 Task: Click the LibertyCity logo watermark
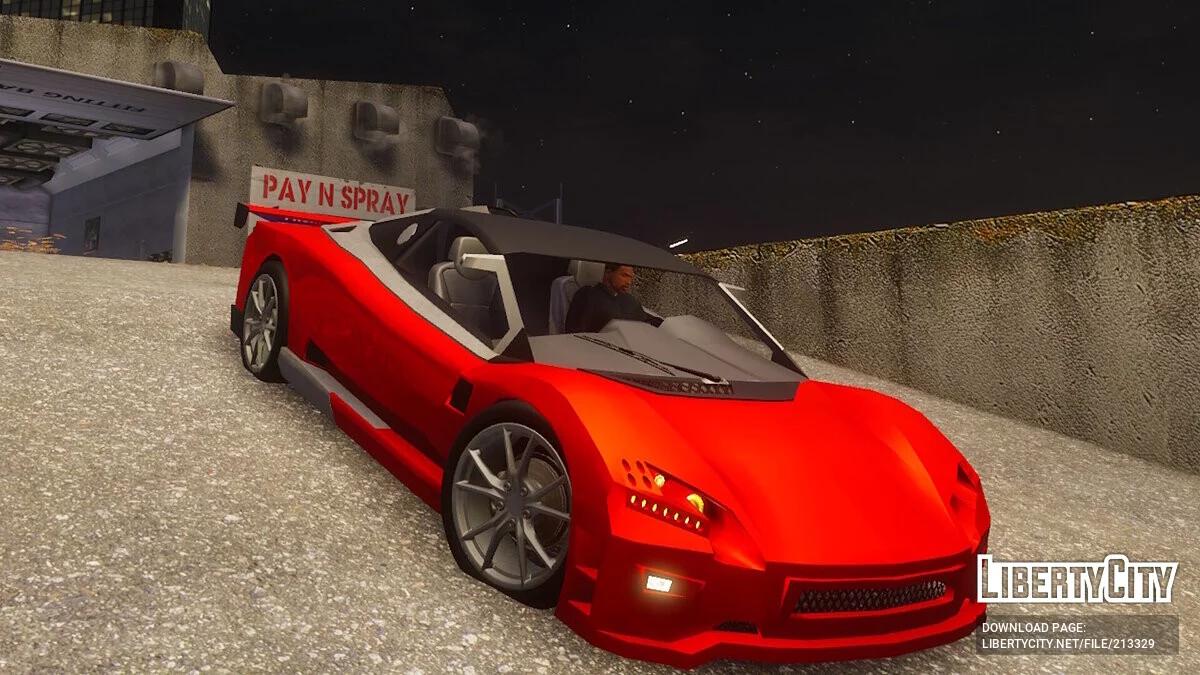(1077, 580)
